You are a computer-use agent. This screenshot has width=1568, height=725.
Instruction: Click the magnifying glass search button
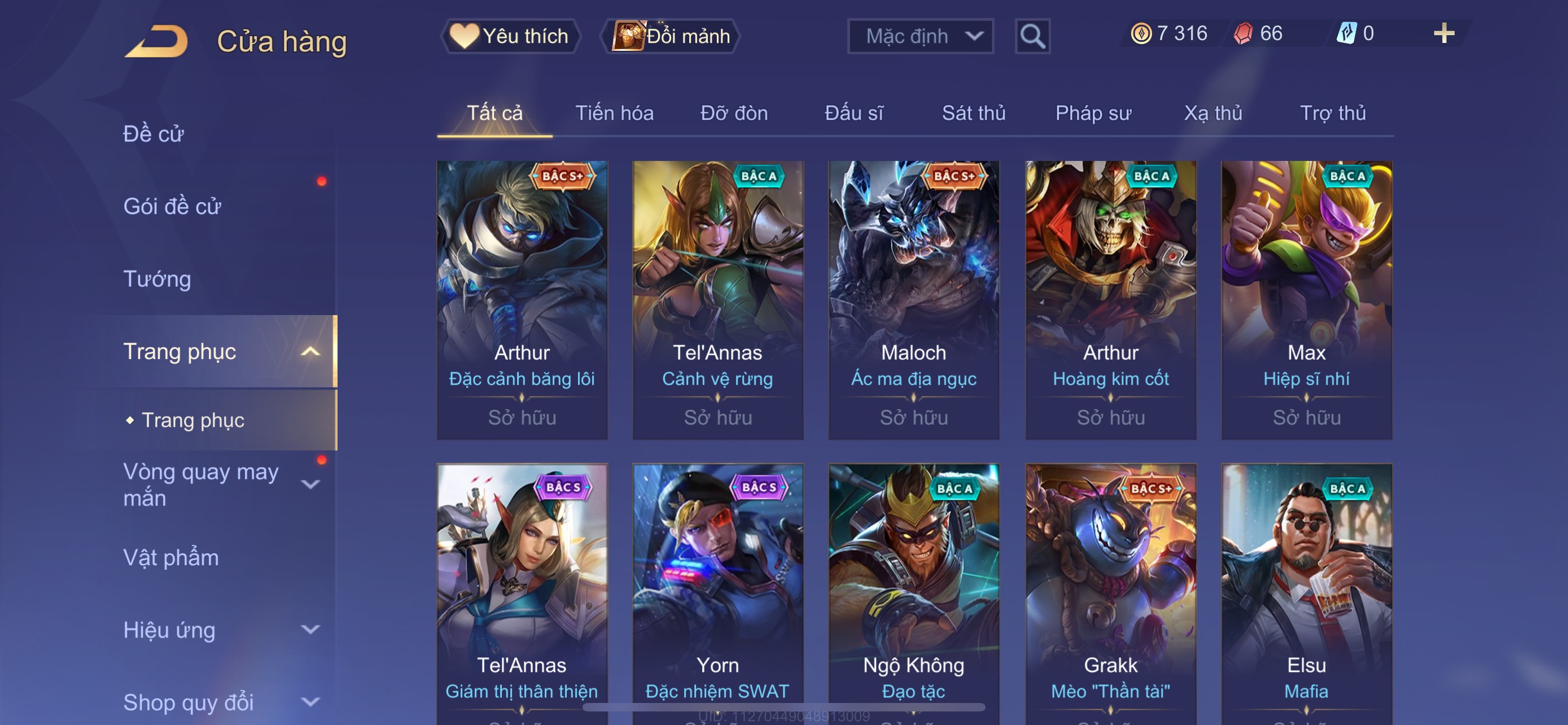click(1032, 37)
